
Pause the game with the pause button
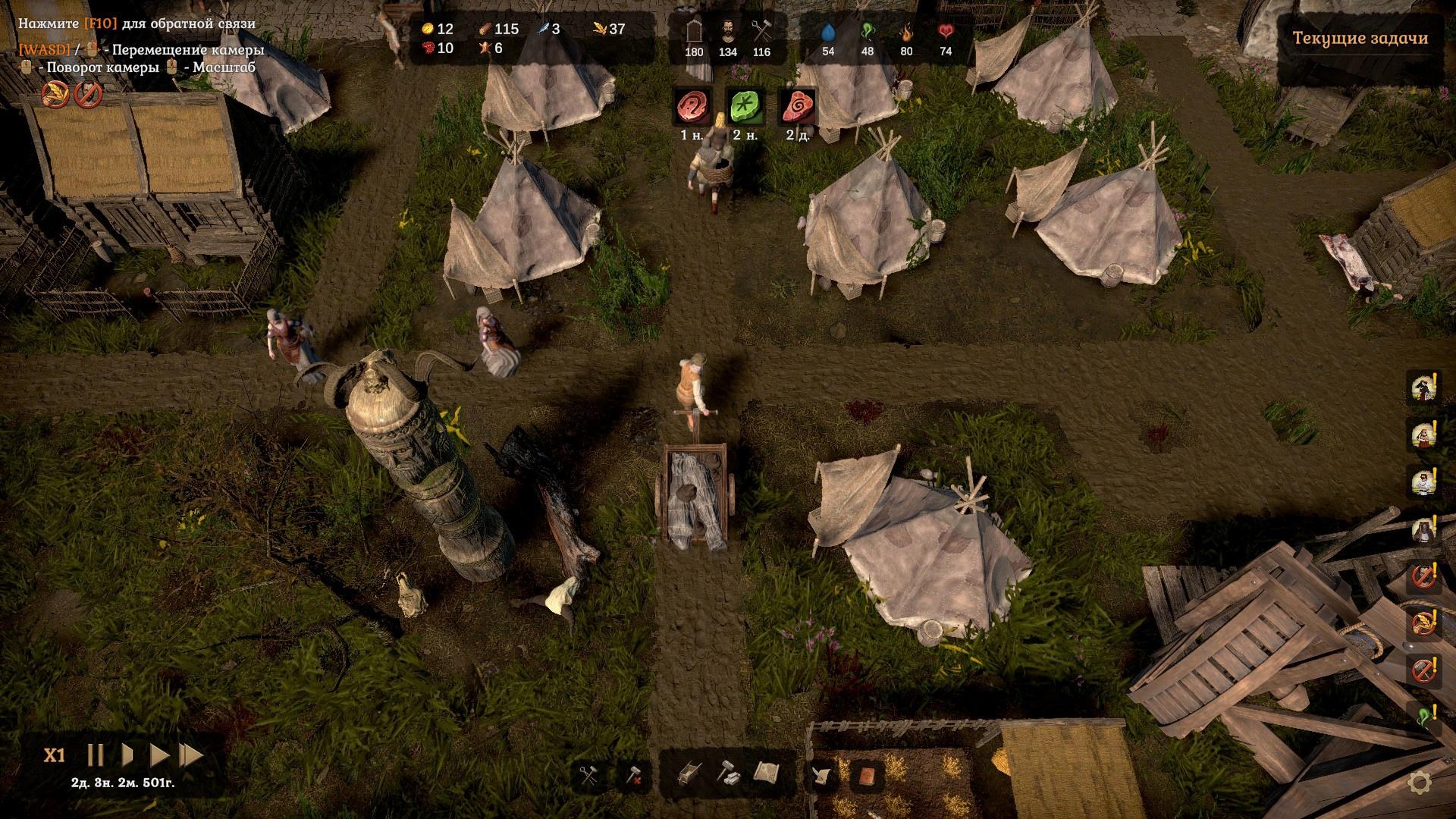[96, 755]
